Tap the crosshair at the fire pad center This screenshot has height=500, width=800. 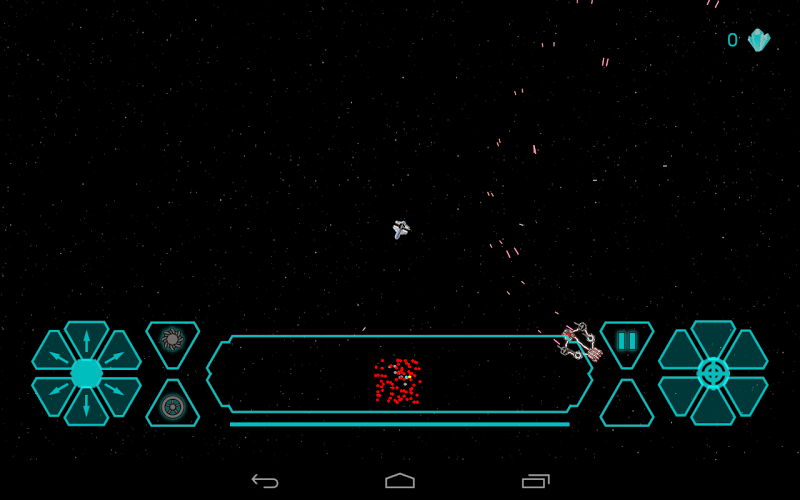[713, 373]
